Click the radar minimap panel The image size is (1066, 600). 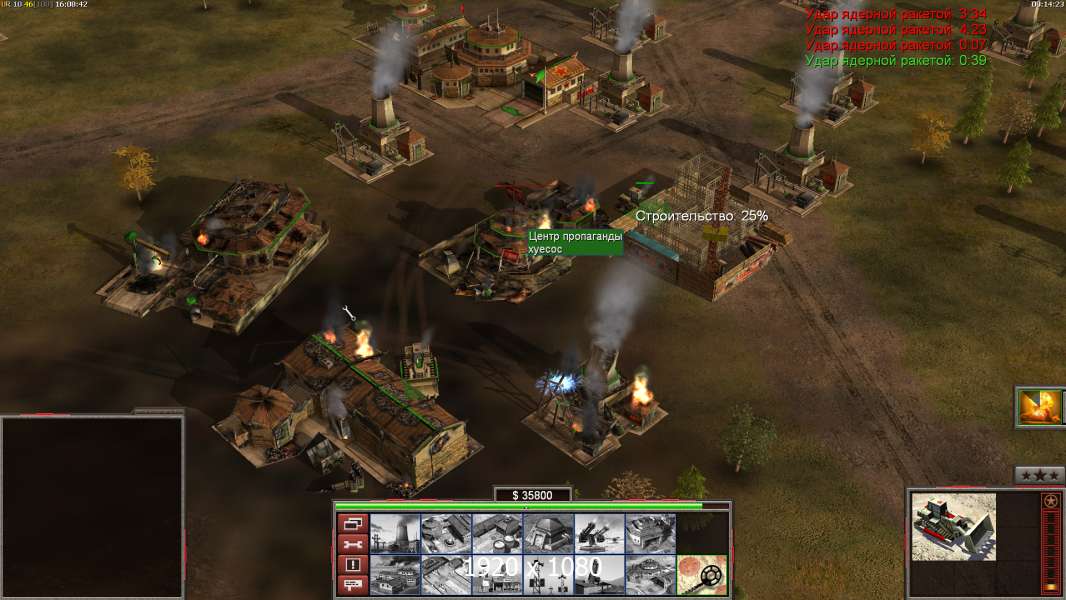pos(92,506)
